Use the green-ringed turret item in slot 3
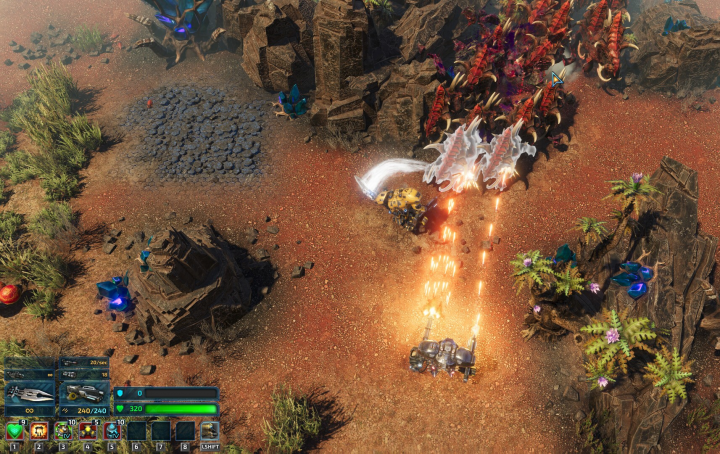Screen dimensions: 720x454 63,431
